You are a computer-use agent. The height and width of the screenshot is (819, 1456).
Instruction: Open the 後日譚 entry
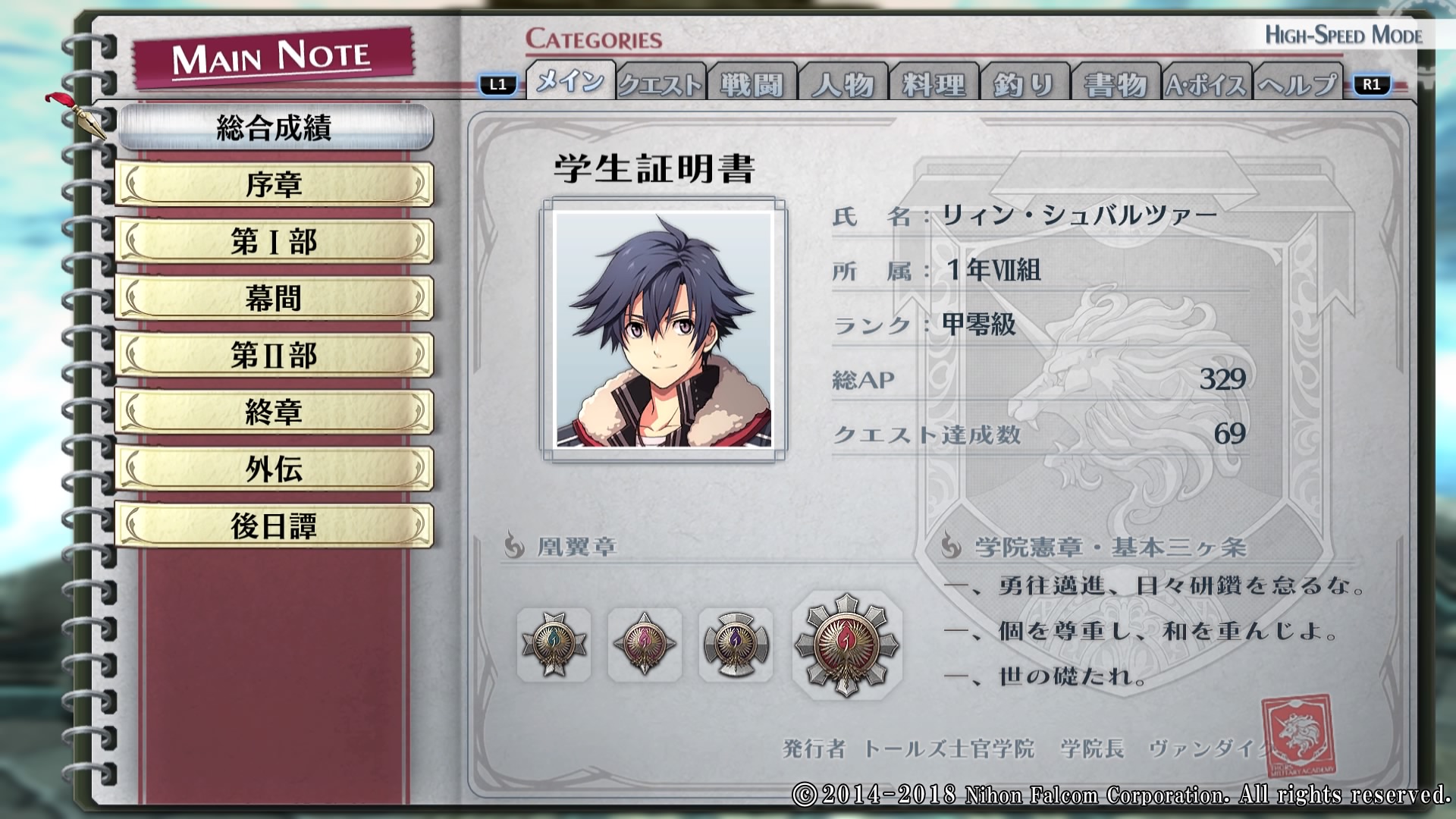coord(275,526)
